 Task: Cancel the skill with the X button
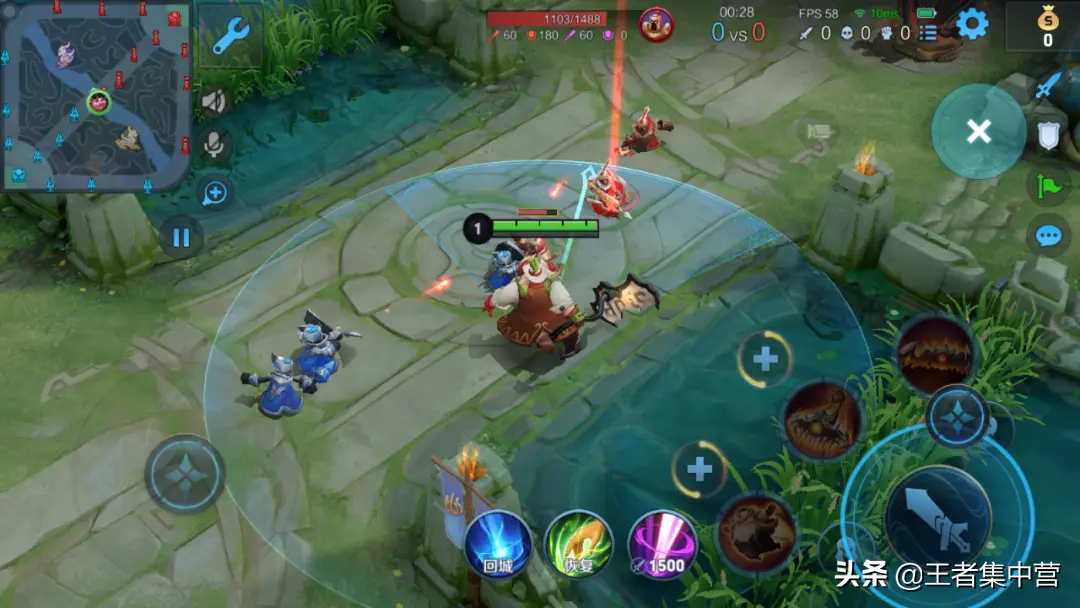tap(978, 131)
